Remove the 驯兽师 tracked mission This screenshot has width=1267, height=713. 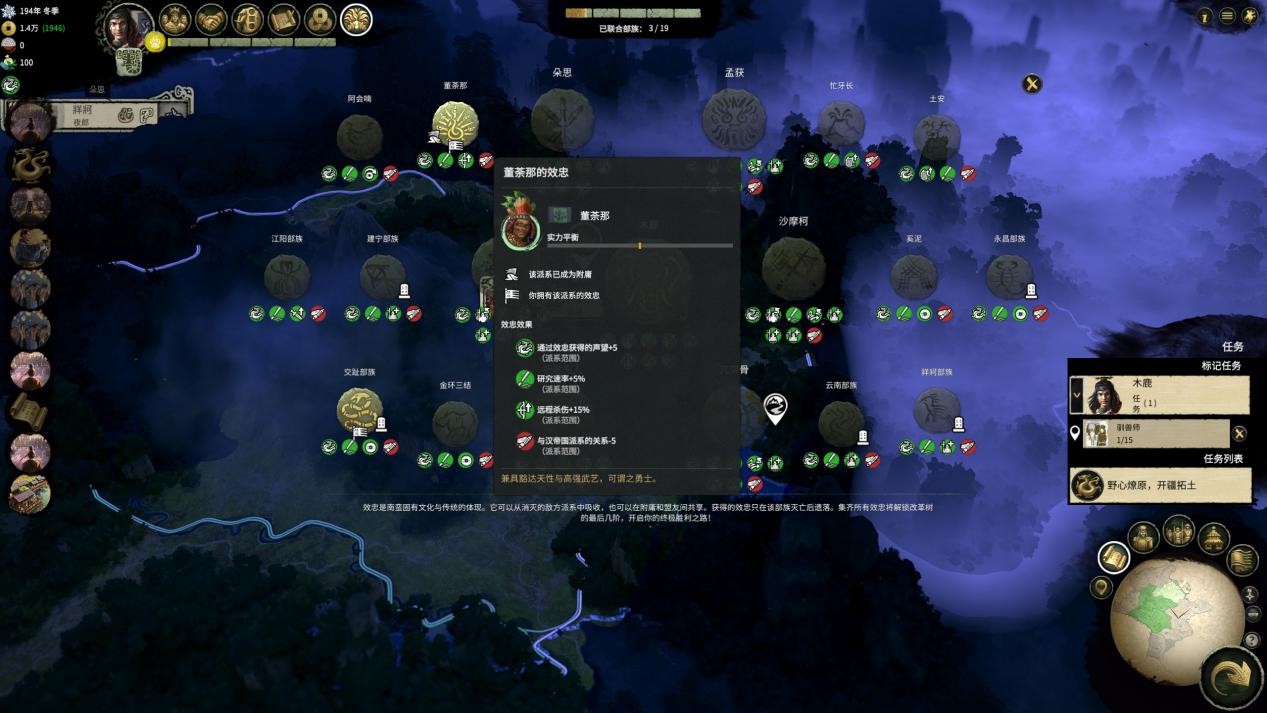(x=1239, y=433)
